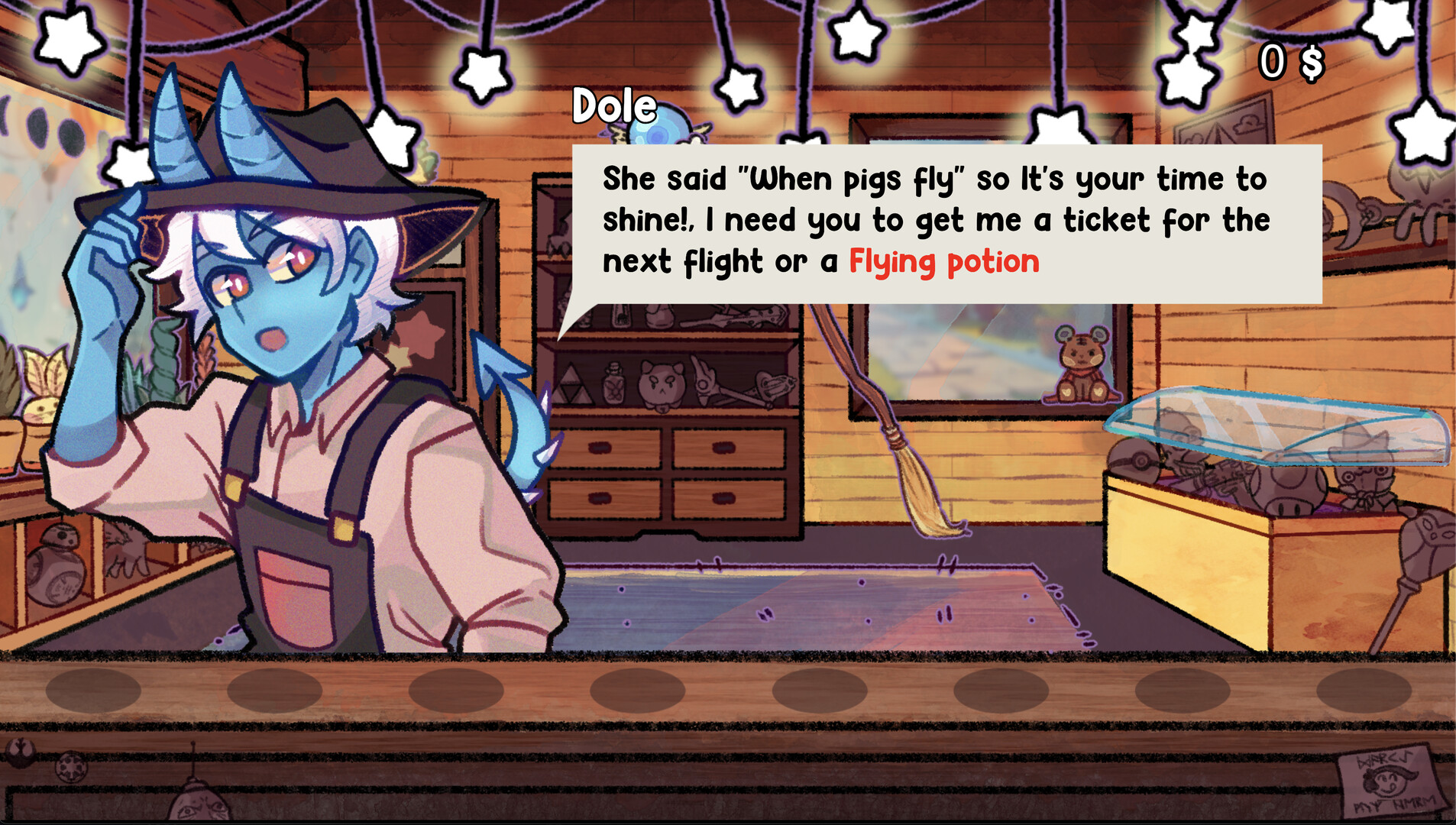Select the Flying potion bottle on the shelf
This screenshot has height=825, width=1456.
[614, 384]
